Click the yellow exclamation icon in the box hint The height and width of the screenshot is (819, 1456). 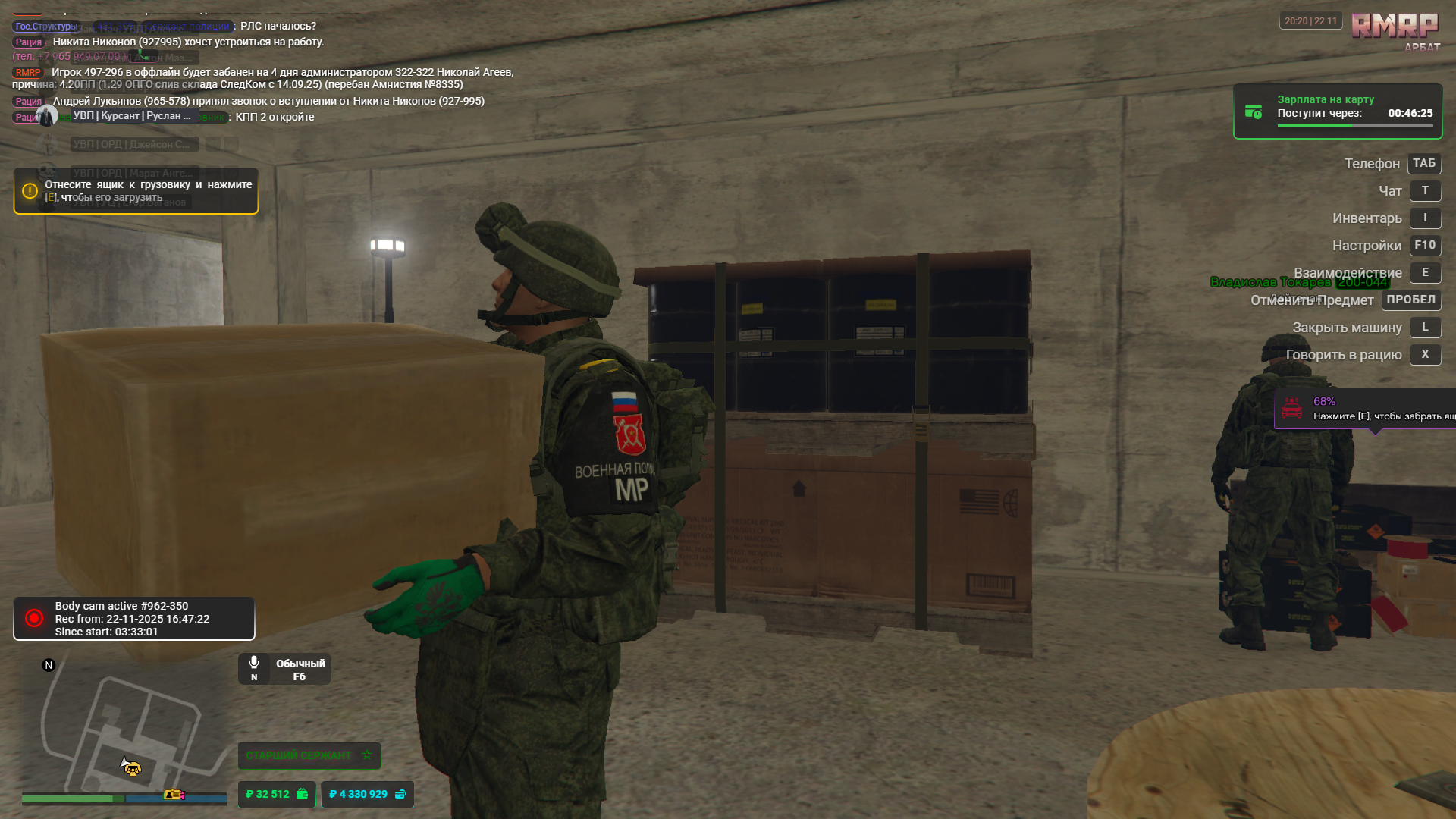coord(30,192)
